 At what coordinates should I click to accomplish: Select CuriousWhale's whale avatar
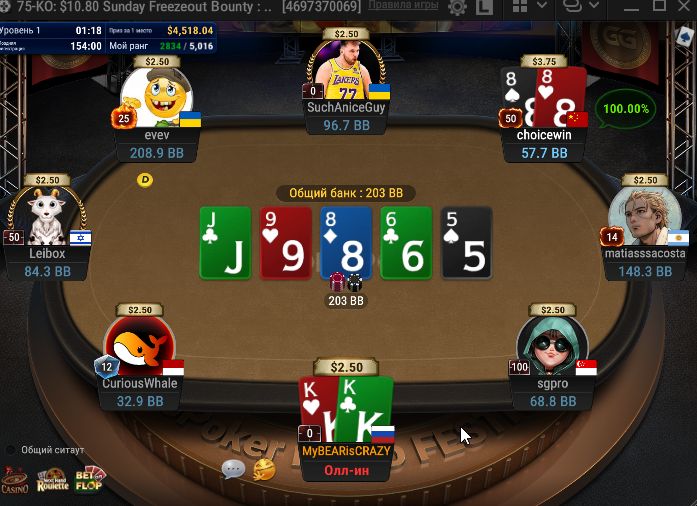click(x=139, y=346)
